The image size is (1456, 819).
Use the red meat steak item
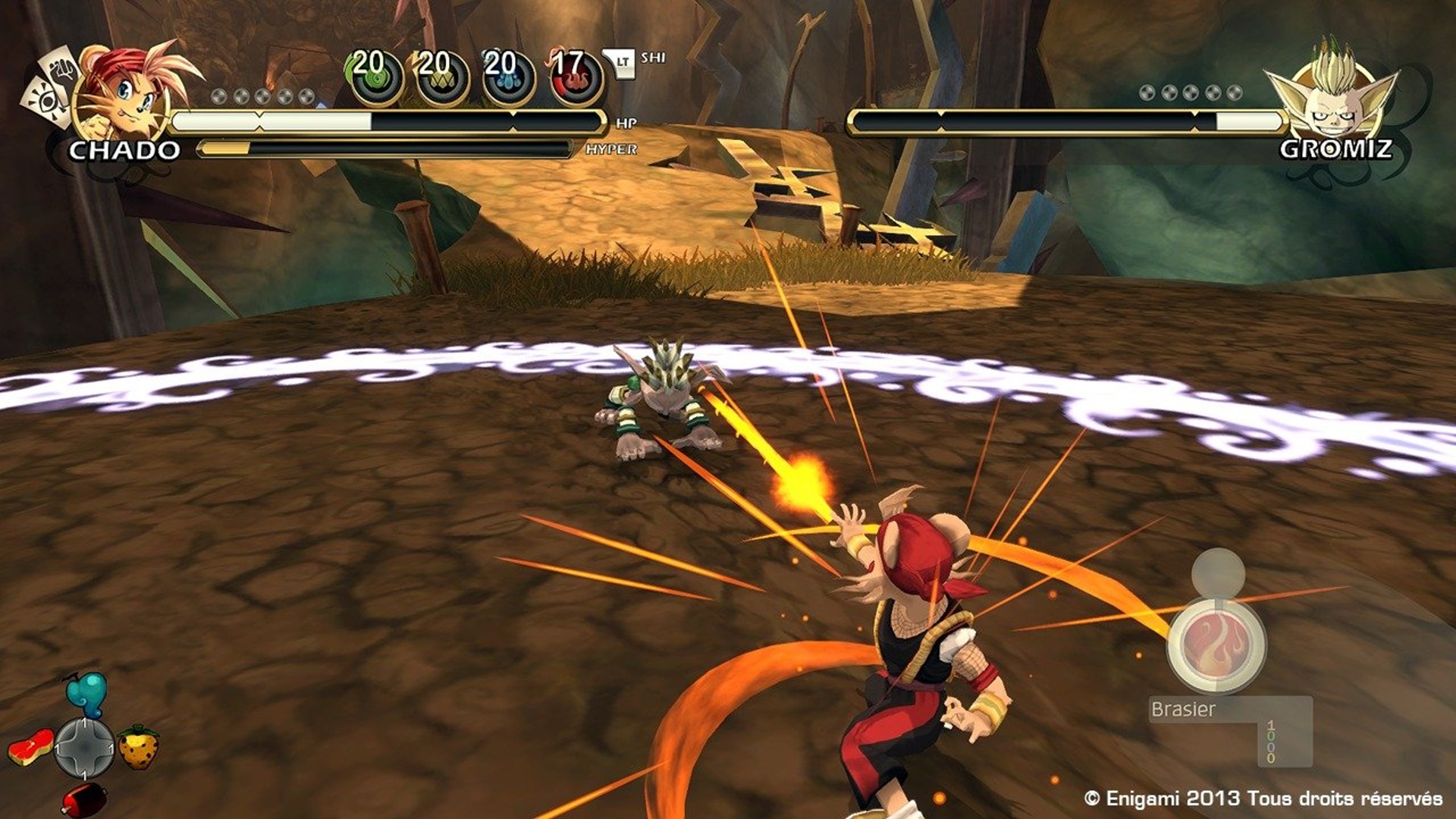(30, 746)
